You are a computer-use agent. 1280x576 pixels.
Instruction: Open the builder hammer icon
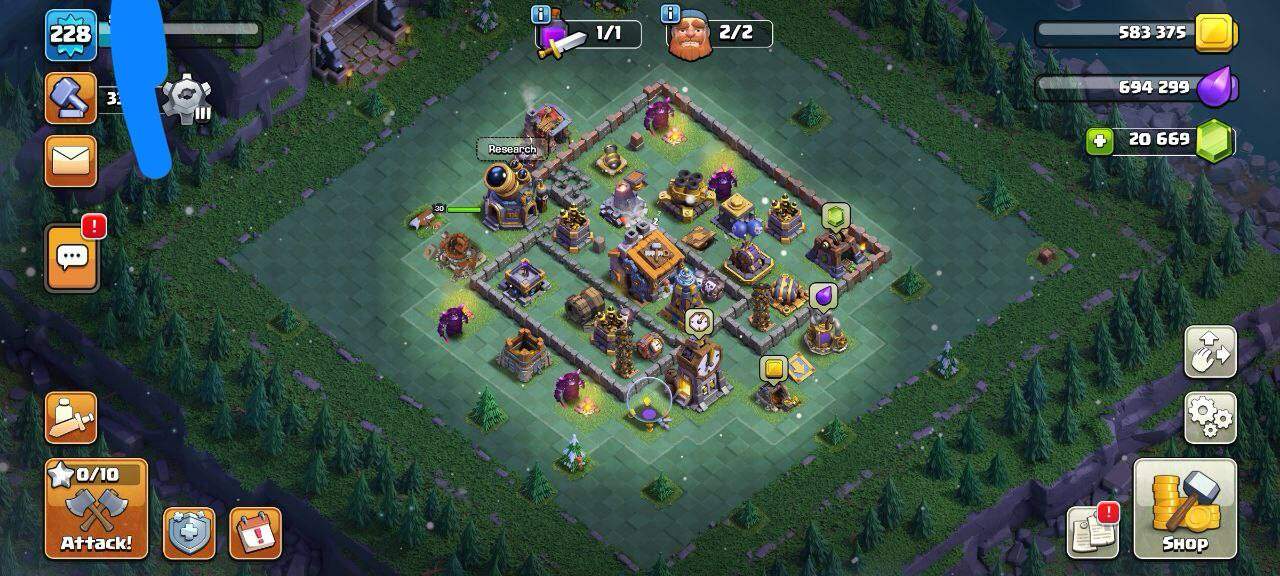pos(71,98)
